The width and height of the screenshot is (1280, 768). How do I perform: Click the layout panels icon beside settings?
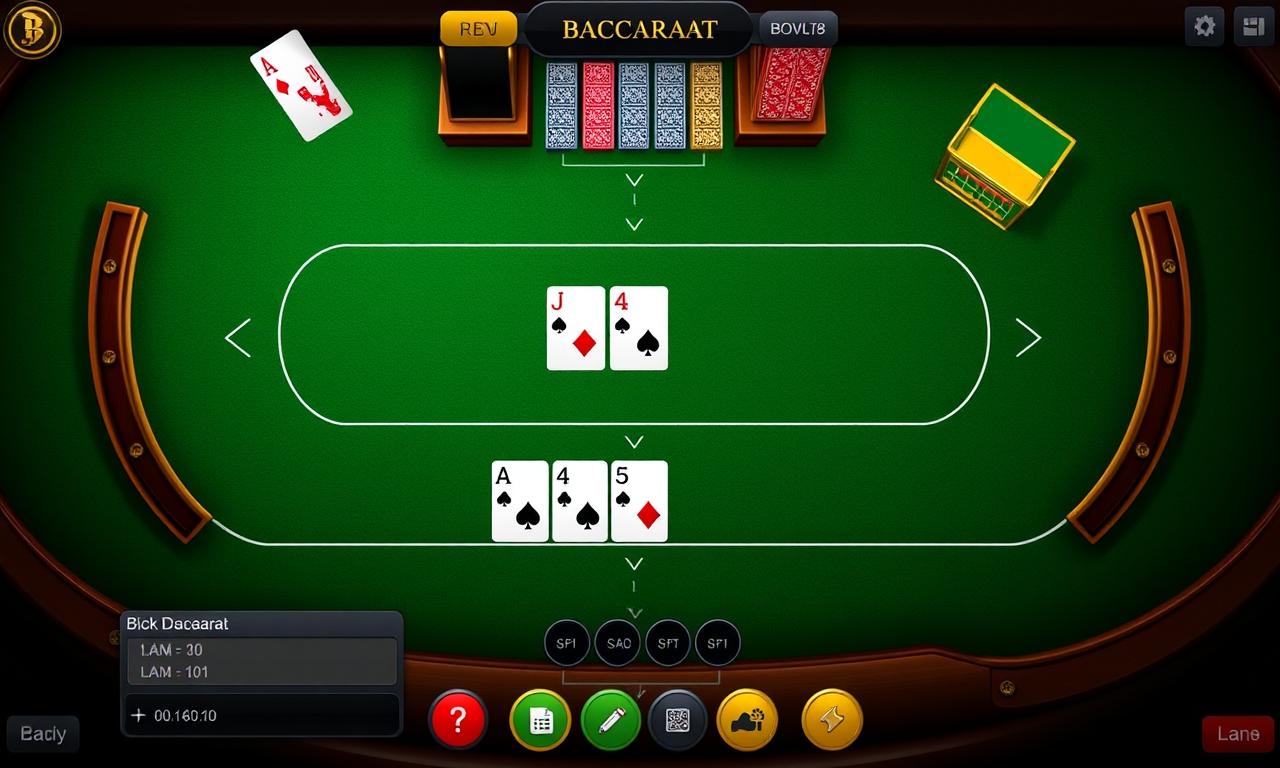click(1253, 27)
